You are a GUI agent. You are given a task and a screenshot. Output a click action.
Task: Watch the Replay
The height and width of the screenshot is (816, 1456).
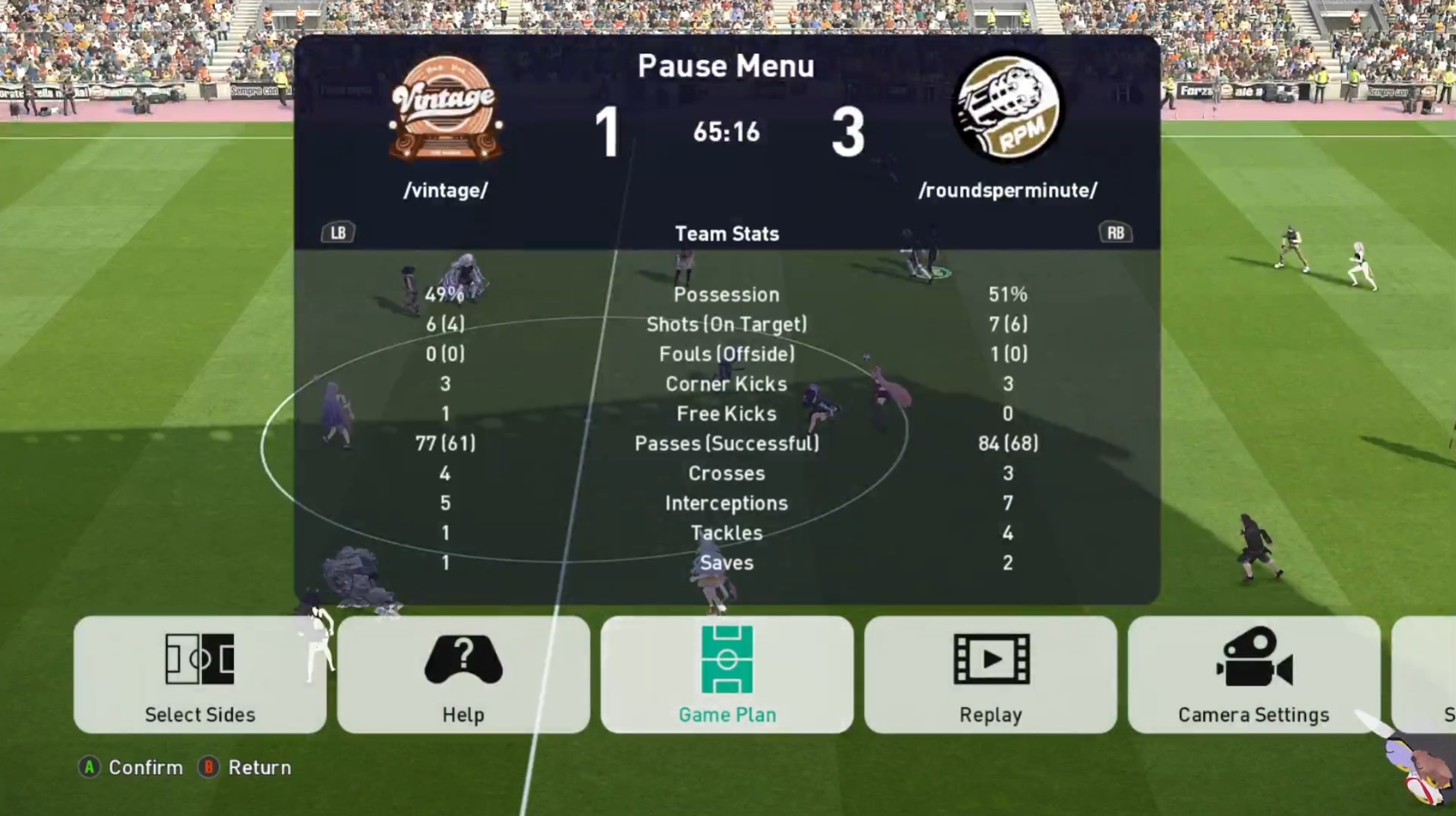point(990,674)
